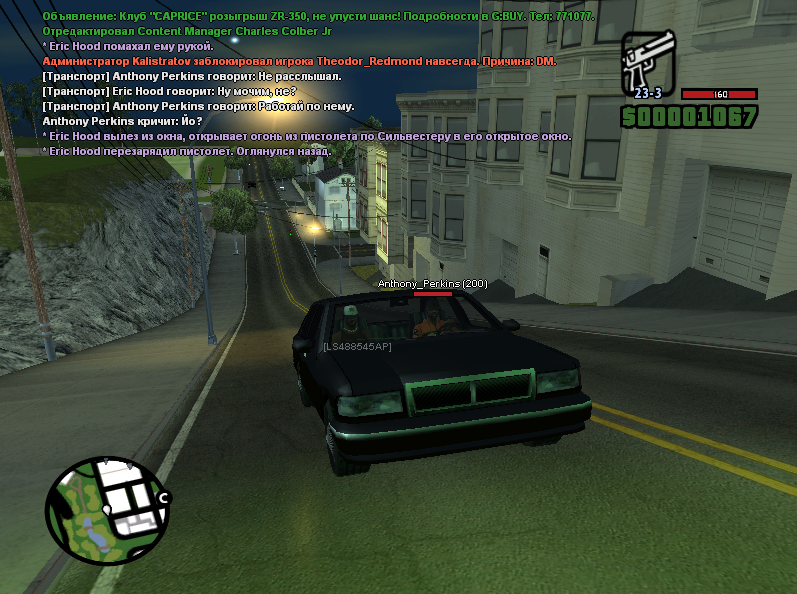Click the pistol weapon icon
This screenshot has width=797, height=594.
click(648, 62)
